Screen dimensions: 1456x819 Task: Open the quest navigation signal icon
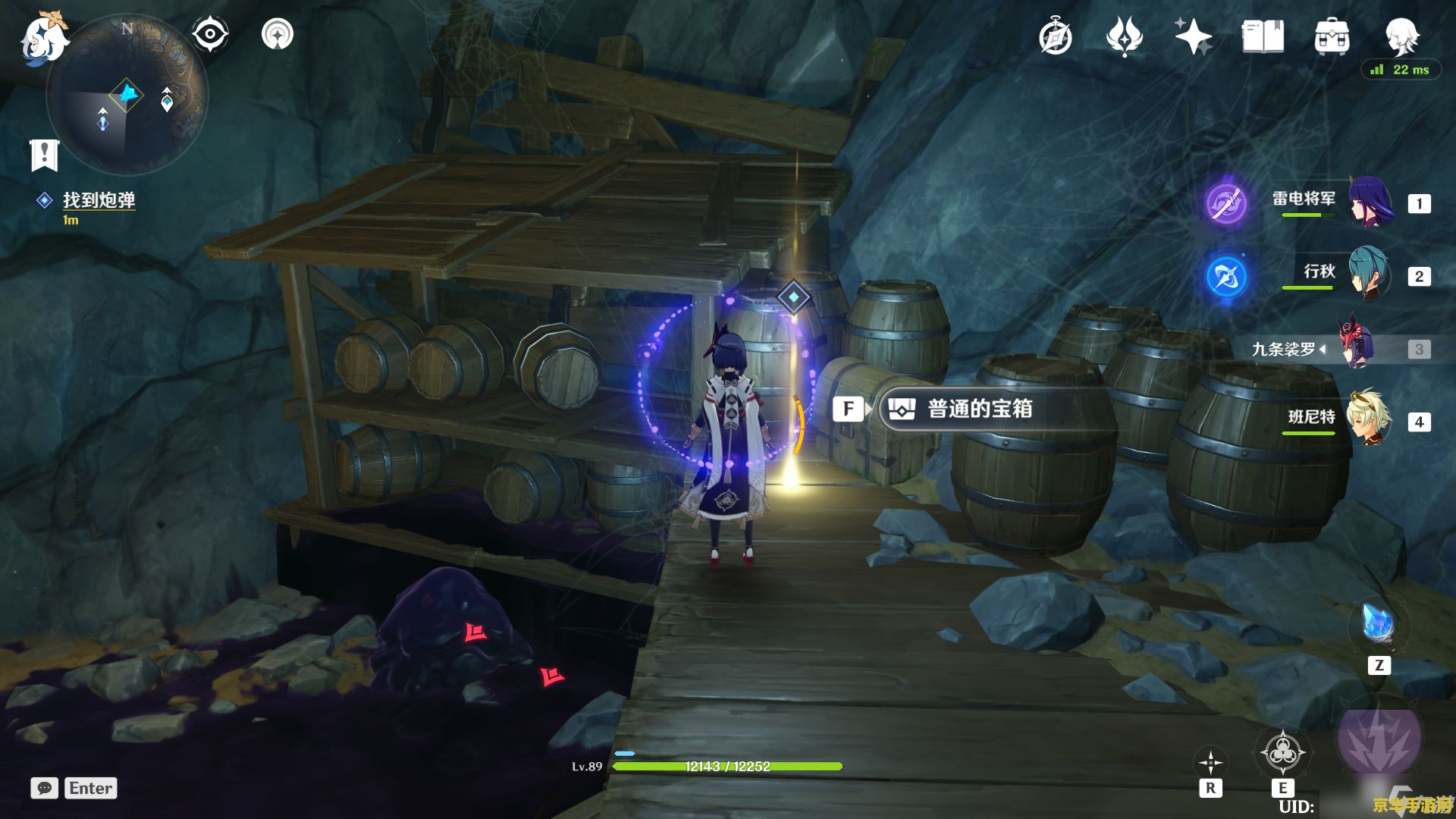[x=278, y=34]
